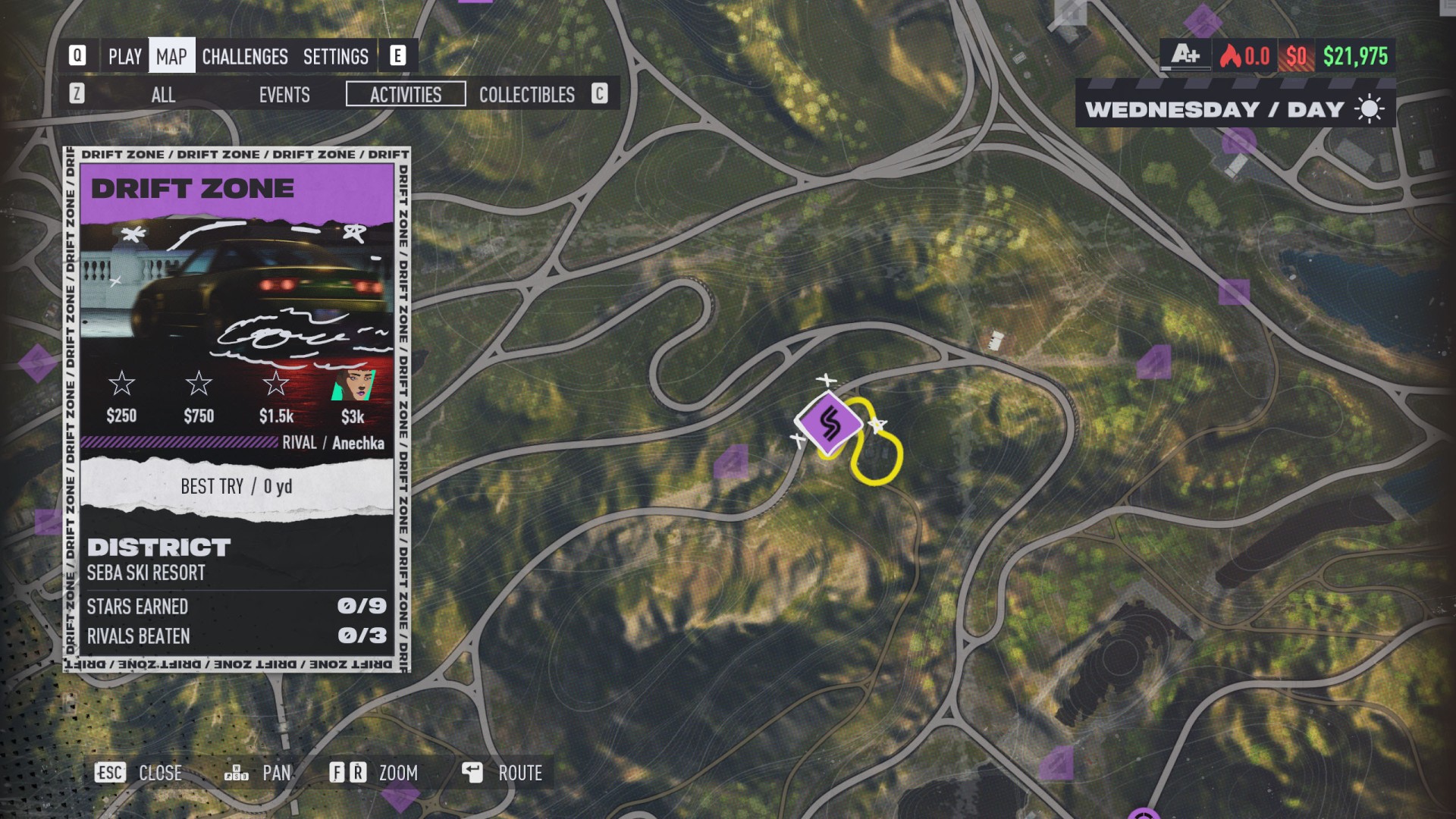Screen dimensions: 1456x819
Task: Select the purple drift zone marker
Action: coord(829,423)
